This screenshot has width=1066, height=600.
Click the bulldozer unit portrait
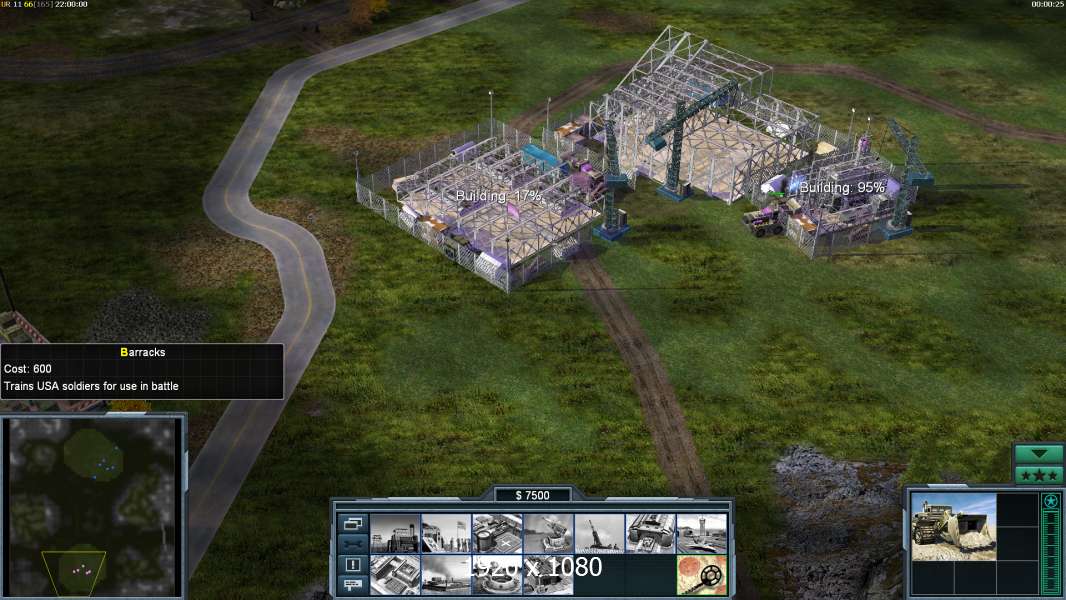[x=954, y=526]
